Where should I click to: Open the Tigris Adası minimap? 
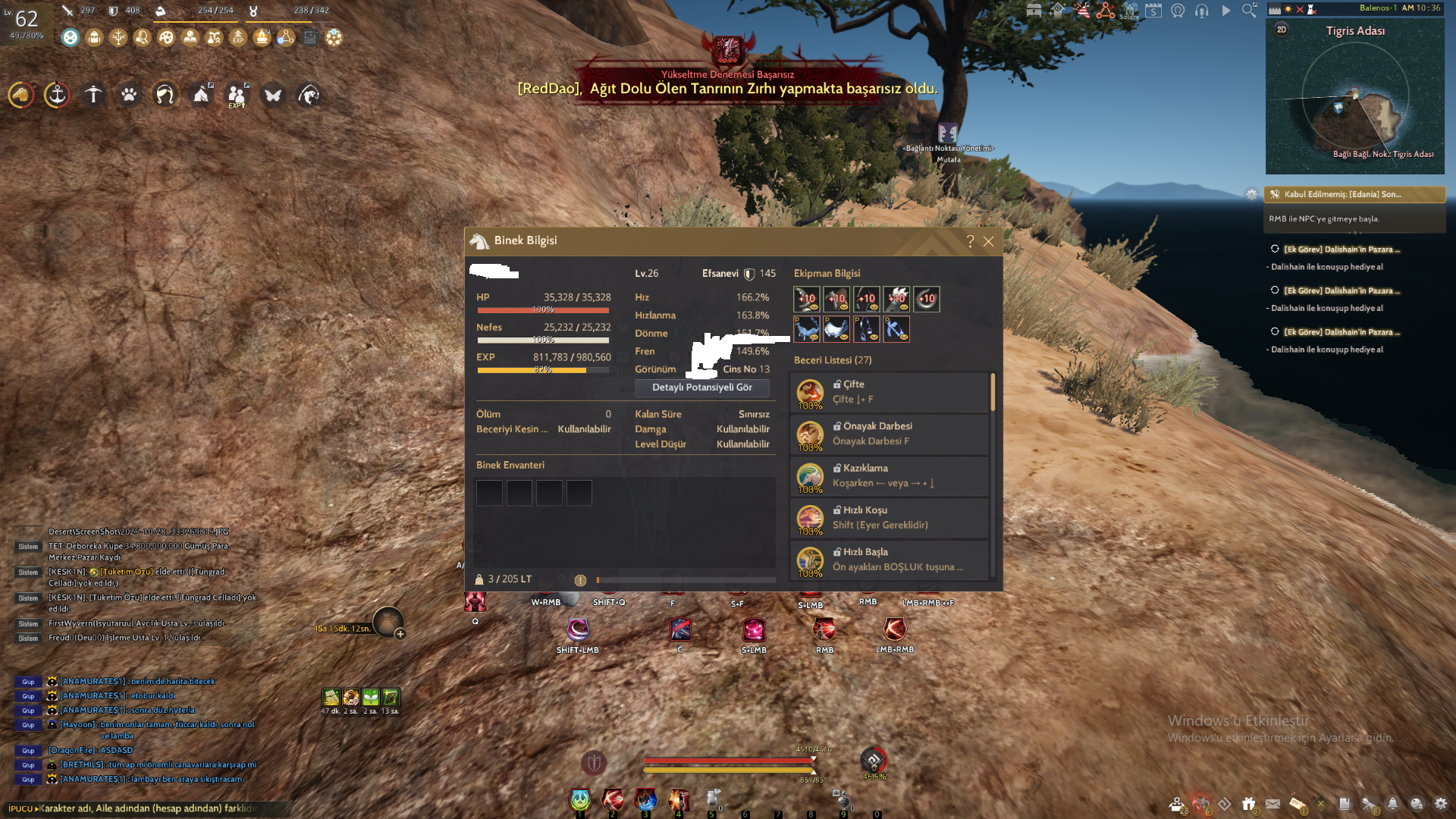[x=1354, y=99]
